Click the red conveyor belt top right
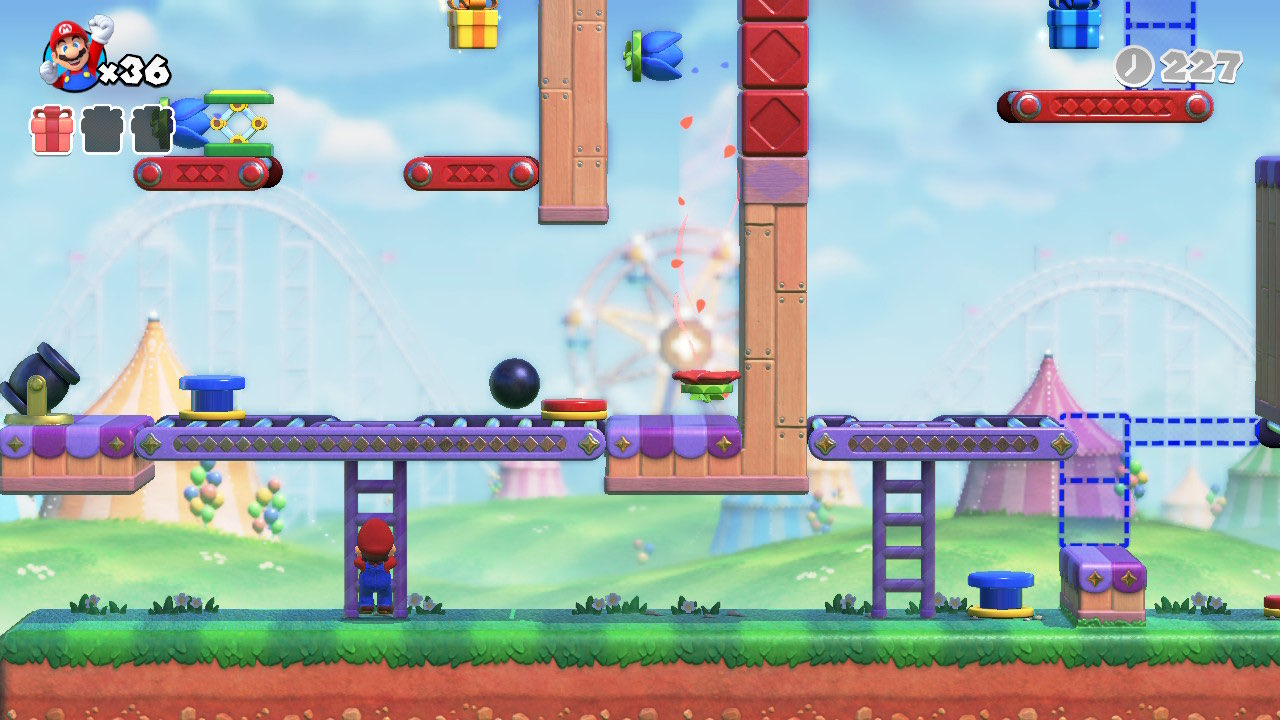 pos(1103,103)
